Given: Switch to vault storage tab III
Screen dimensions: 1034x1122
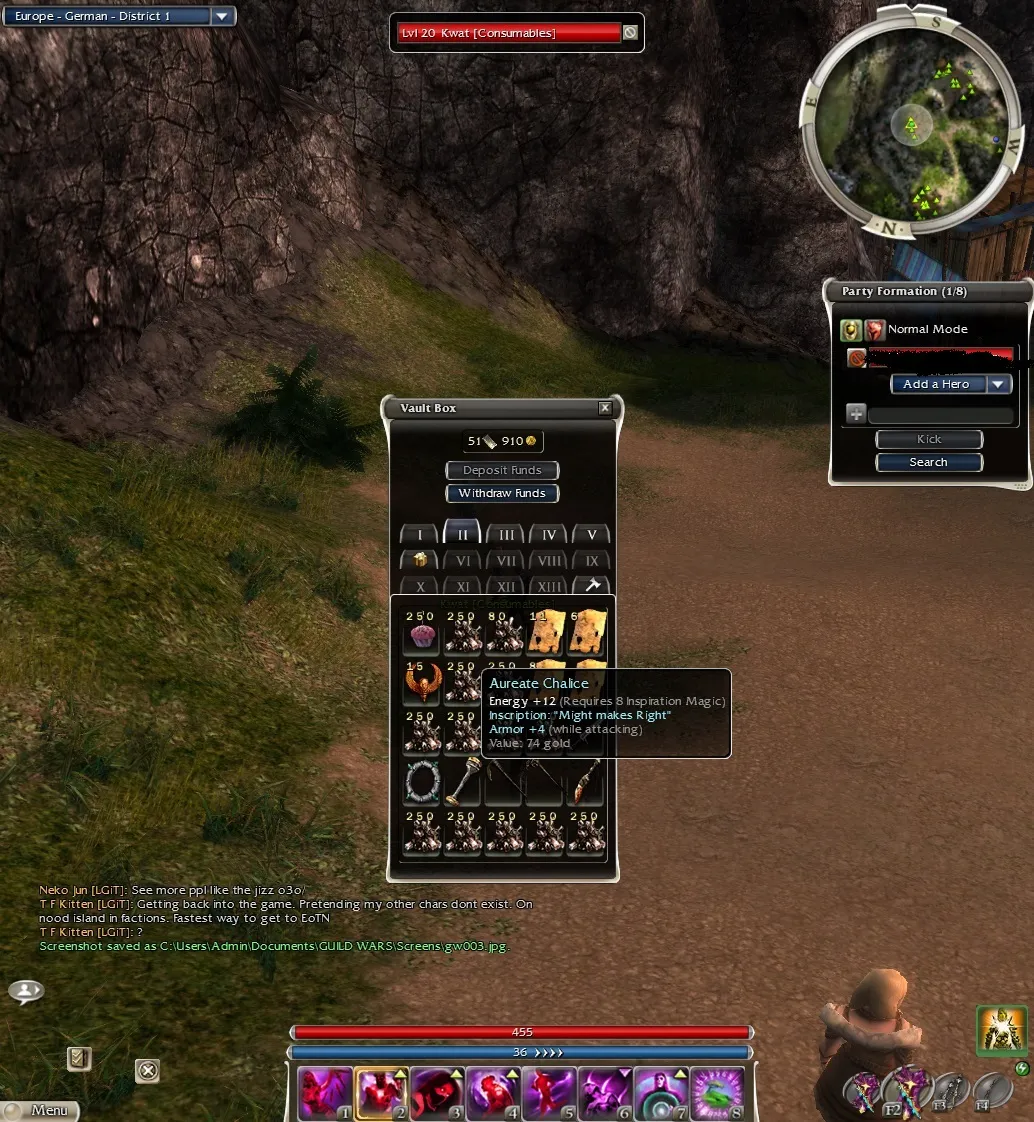Looking at the screenshot, I should pyautogui.click(x=506, y=535).
